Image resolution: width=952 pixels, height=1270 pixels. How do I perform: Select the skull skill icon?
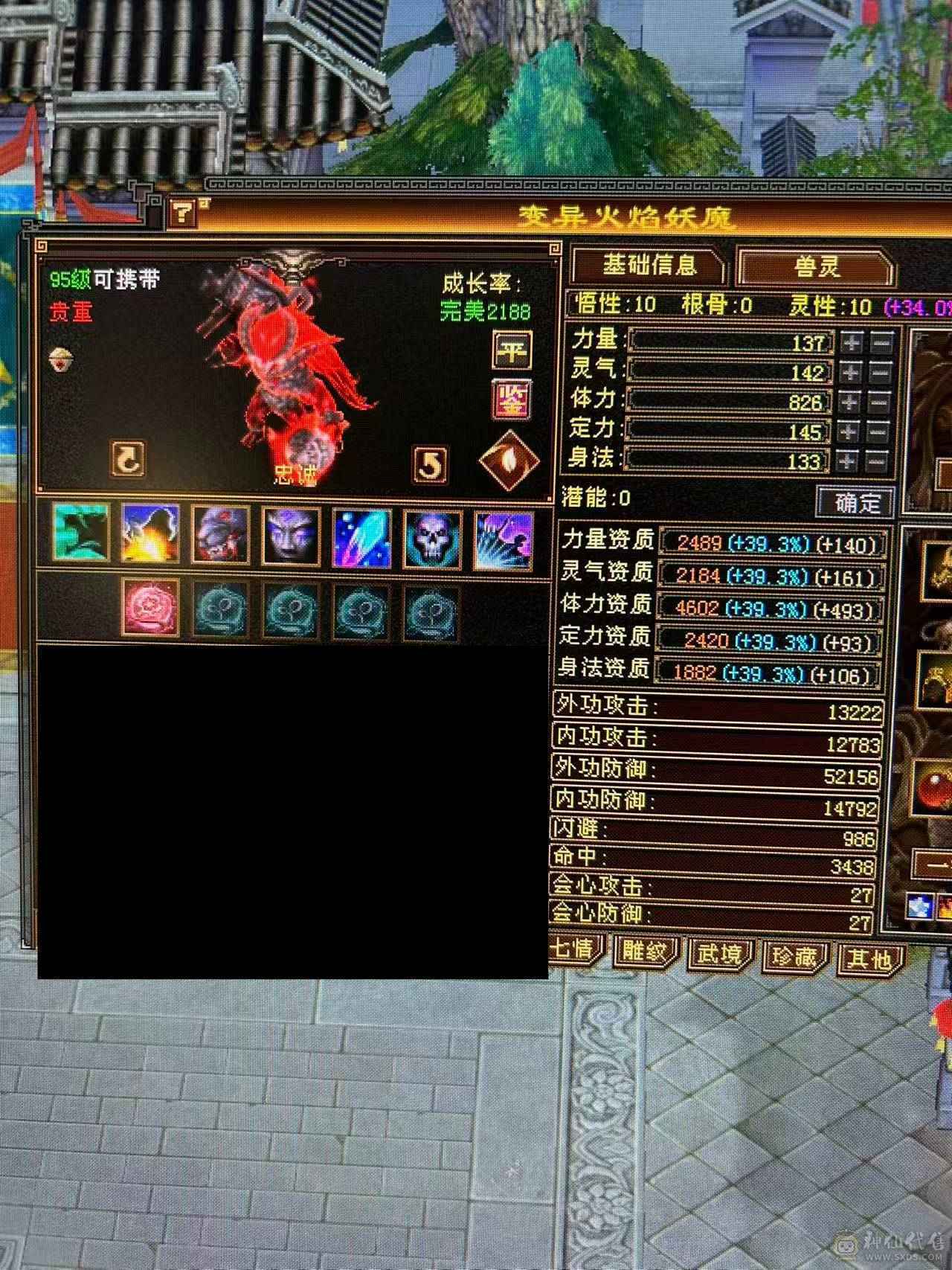[x=431, y=539]
